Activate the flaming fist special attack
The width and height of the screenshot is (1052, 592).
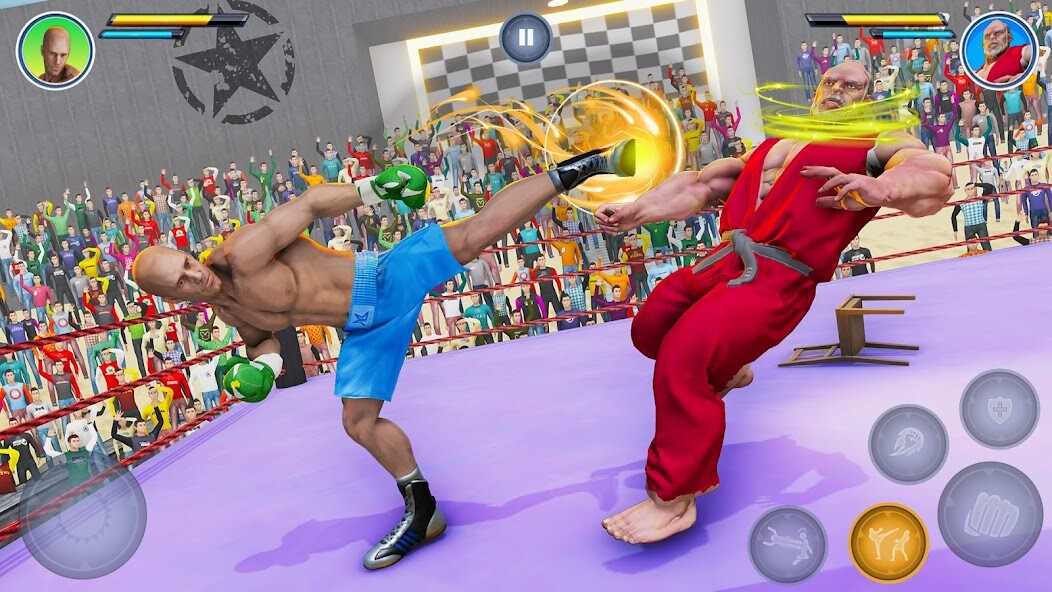pyautogui.click(x=908, y=444)
